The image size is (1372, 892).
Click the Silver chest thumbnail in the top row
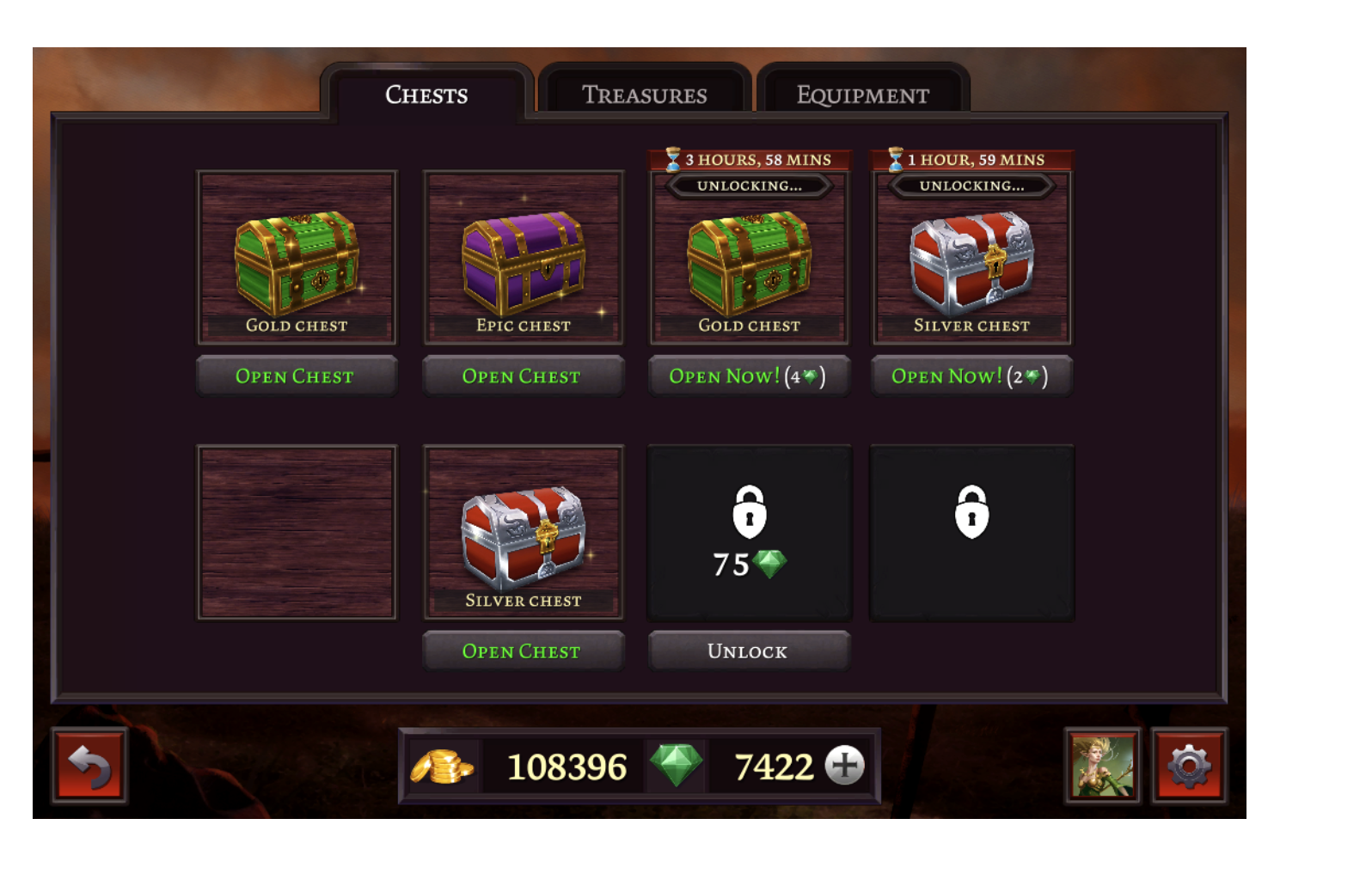coord(971,262)
